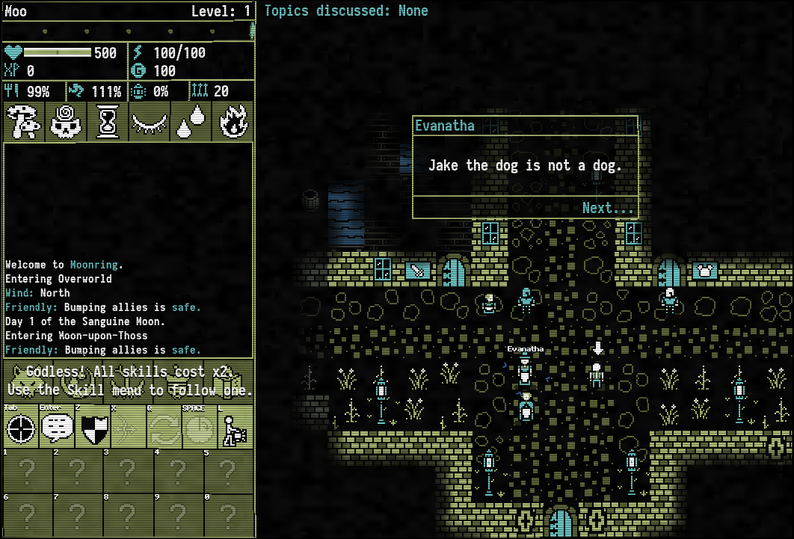Toggle the closed eye status icon

point(149,121)
